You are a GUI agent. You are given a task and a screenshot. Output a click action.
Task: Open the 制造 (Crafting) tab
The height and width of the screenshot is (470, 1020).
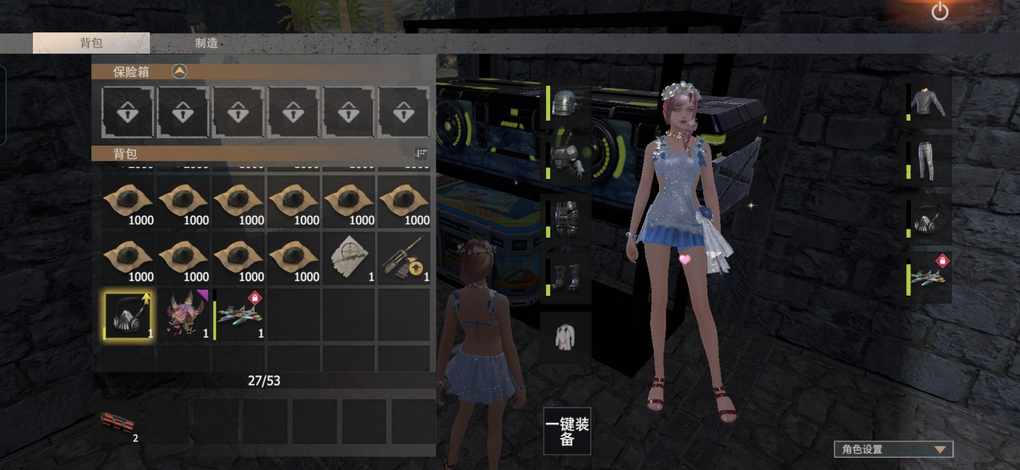207,43
